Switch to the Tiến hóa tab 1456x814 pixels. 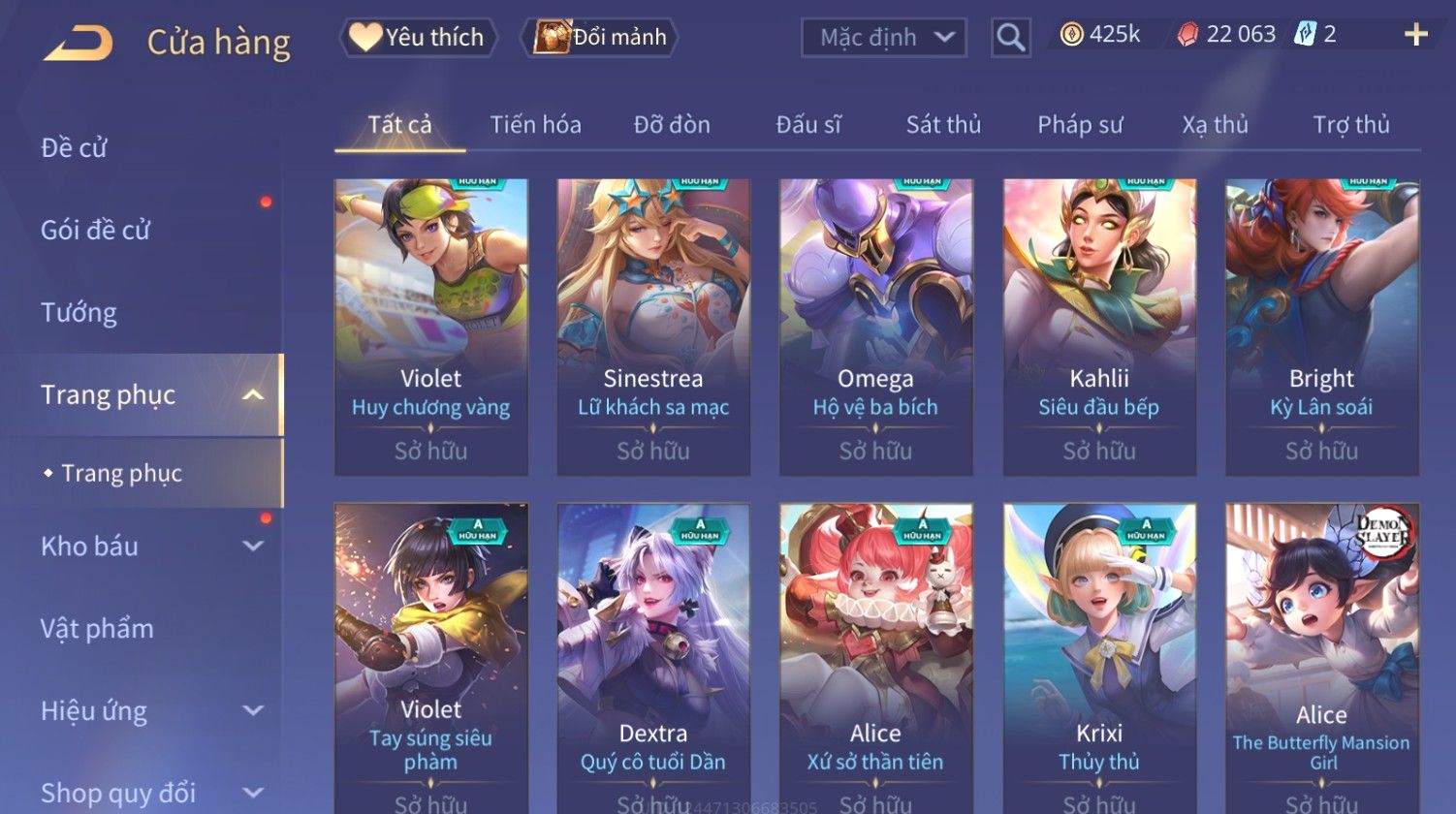coord(535,125)
